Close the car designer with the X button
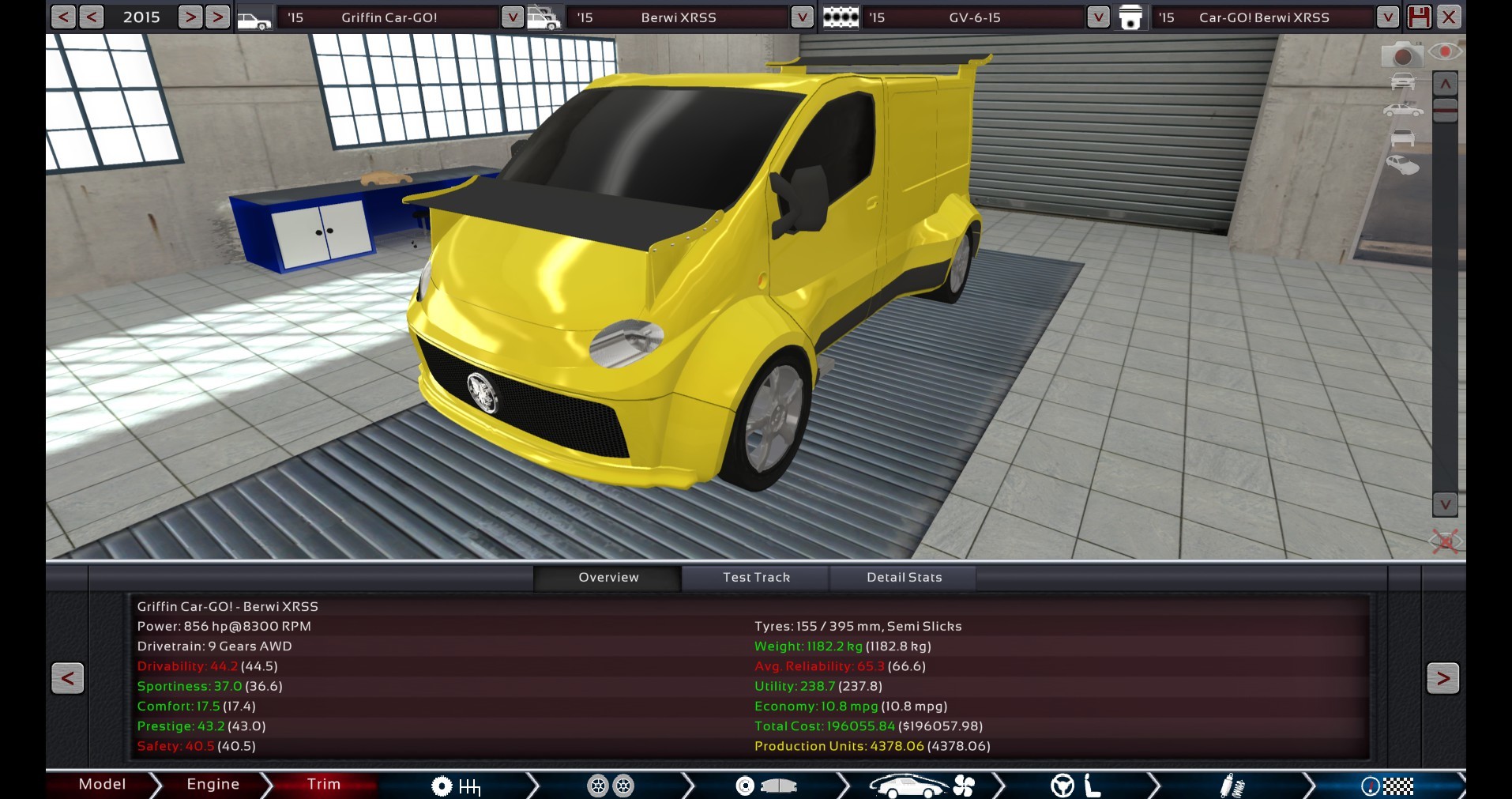This screenshot has width=1512, height=799. click(x=1449, y=17)
